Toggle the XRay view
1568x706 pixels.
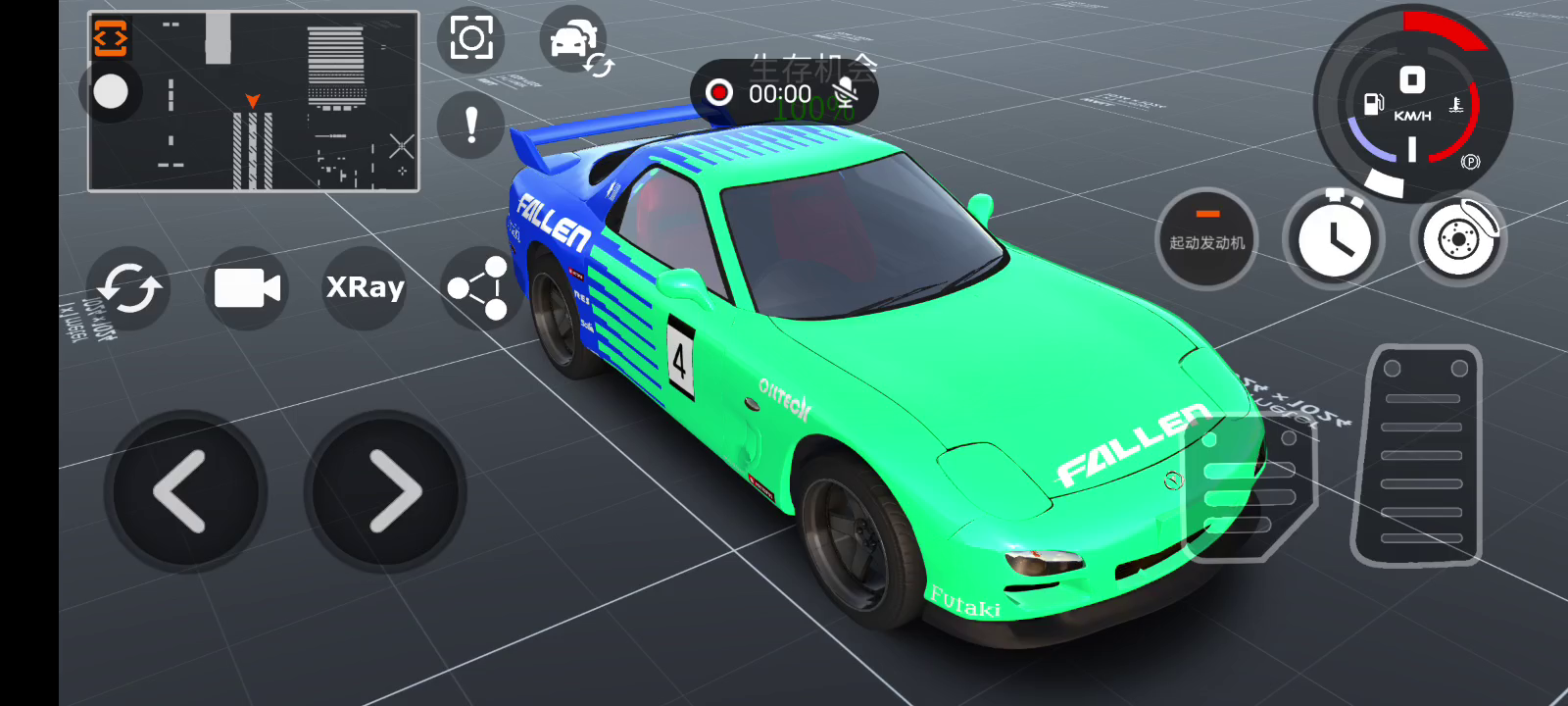click(x=365, y=287)
